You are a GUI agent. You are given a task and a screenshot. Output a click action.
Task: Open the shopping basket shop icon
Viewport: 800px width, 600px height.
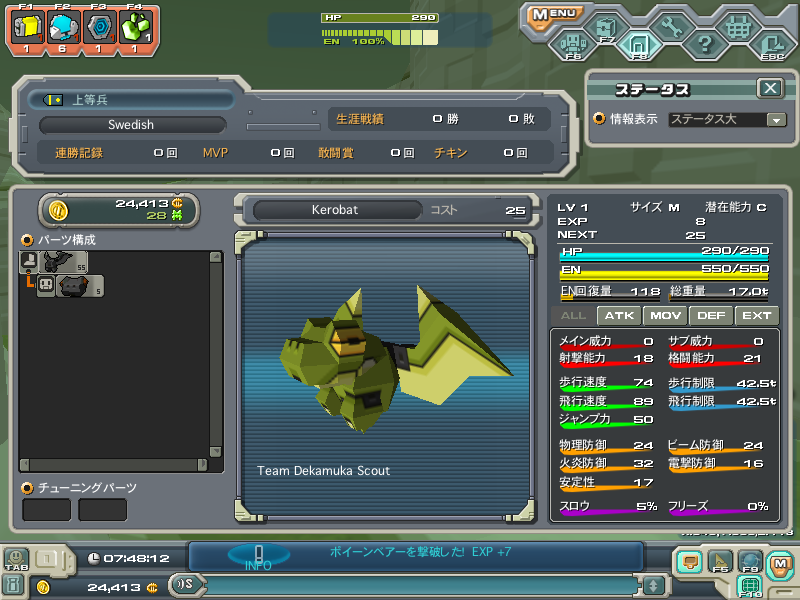tap(738, 26)
